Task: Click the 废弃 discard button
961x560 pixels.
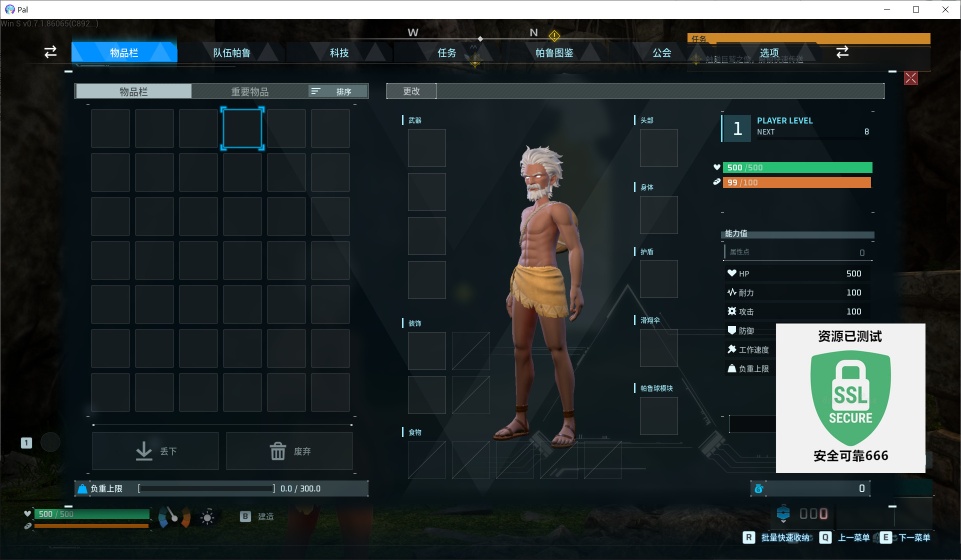Action: point(289,451)
